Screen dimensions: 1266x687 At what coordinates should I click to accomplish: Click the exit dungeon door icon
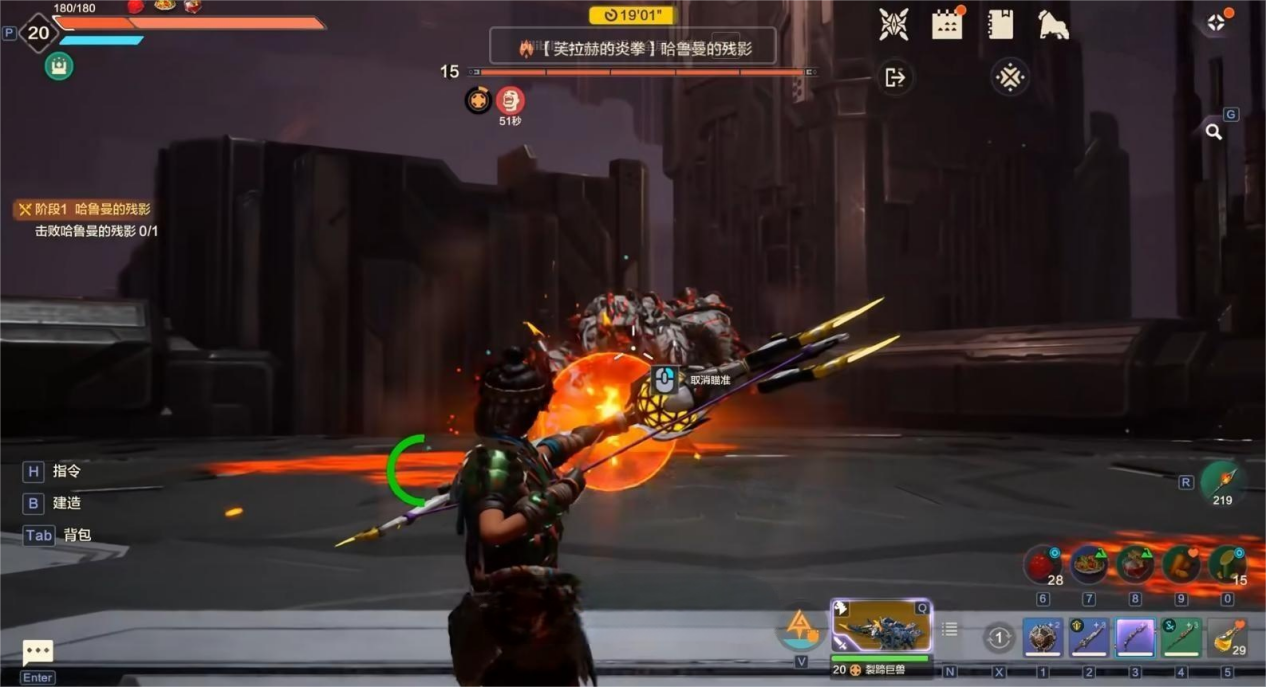[x=895, y=77]
